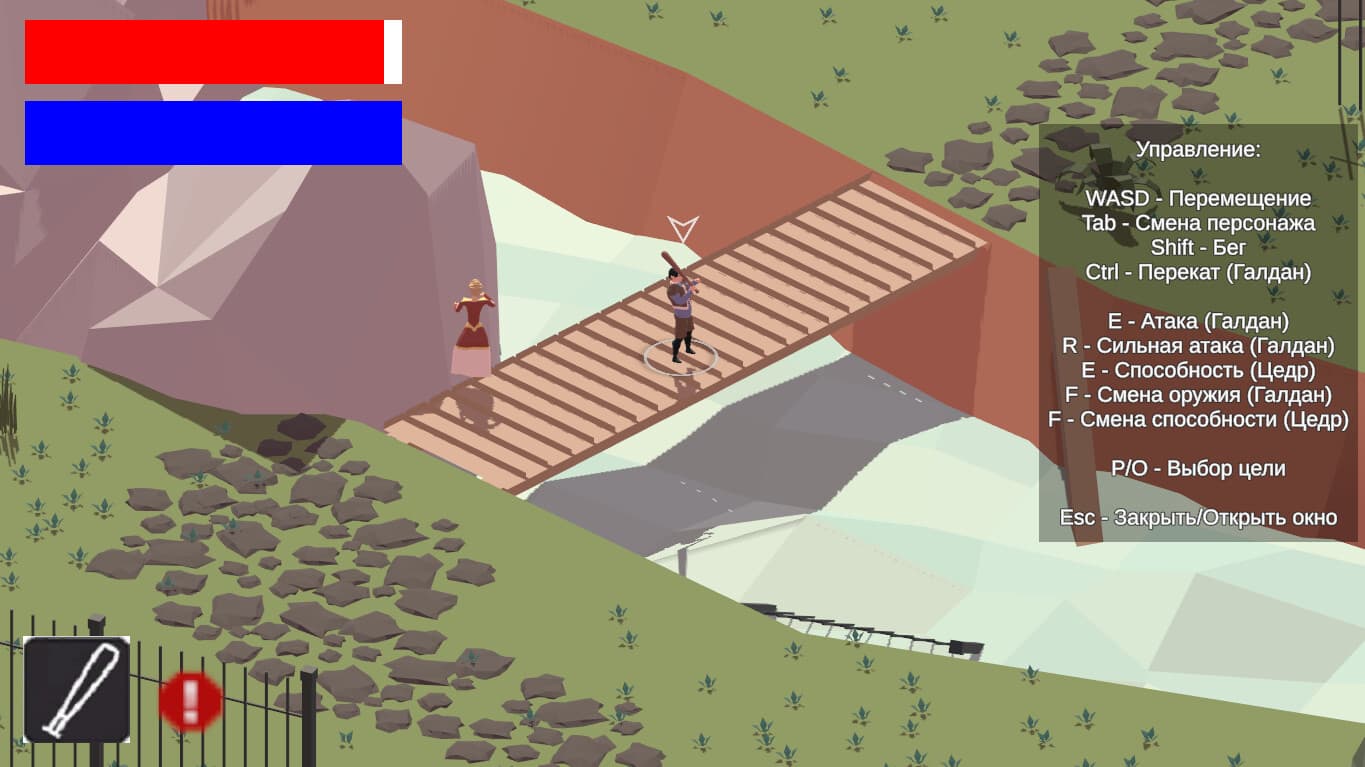Screen dimensions: 1365x767
Task: Select 'Tab - Смена персонажа' menu line
Action: pos(1199,223)
